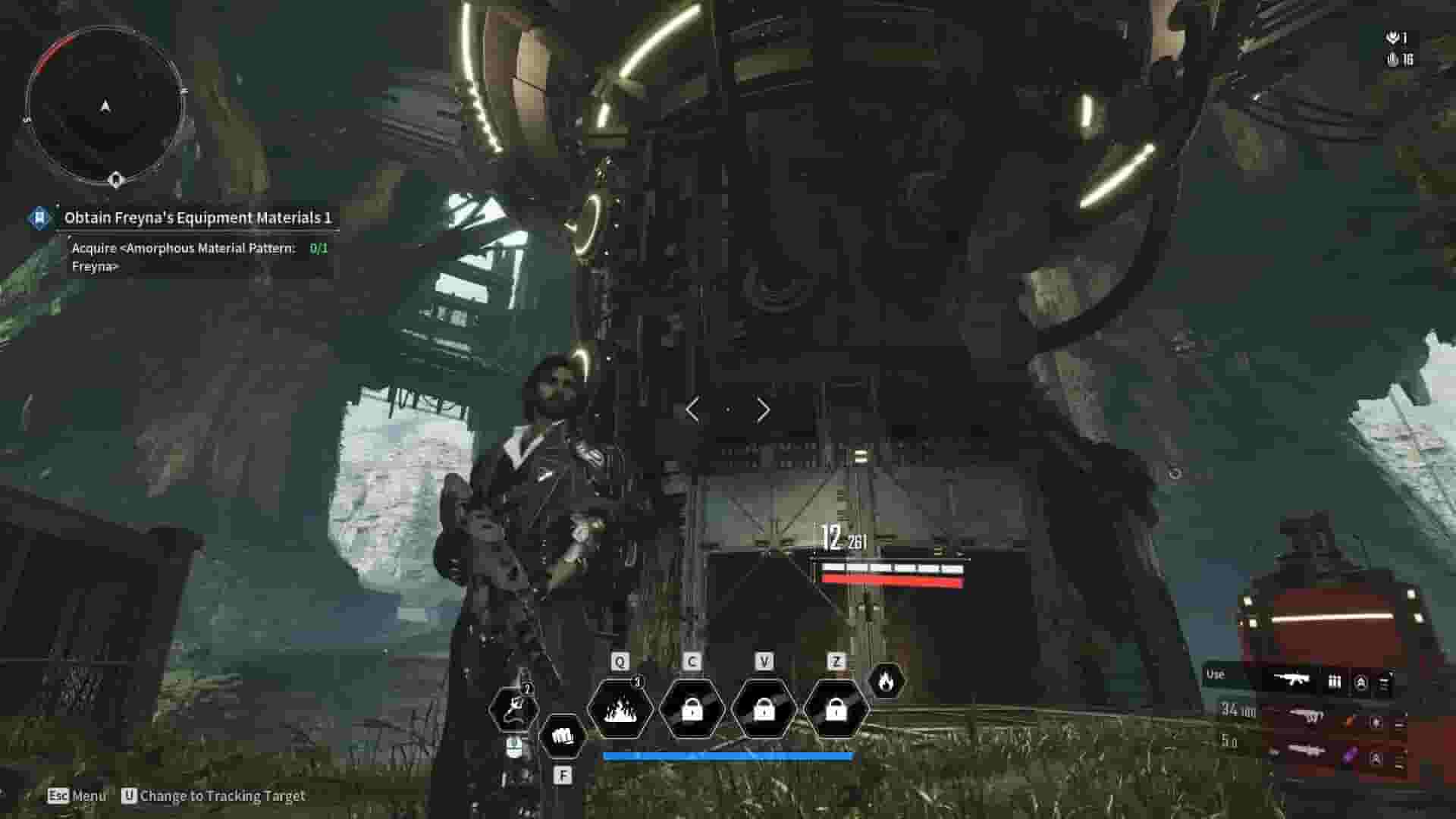Click the equipped assault rifle icon
Image resolution: width=1456 pixels, height=819 pixels.
tap(1294, 680)
